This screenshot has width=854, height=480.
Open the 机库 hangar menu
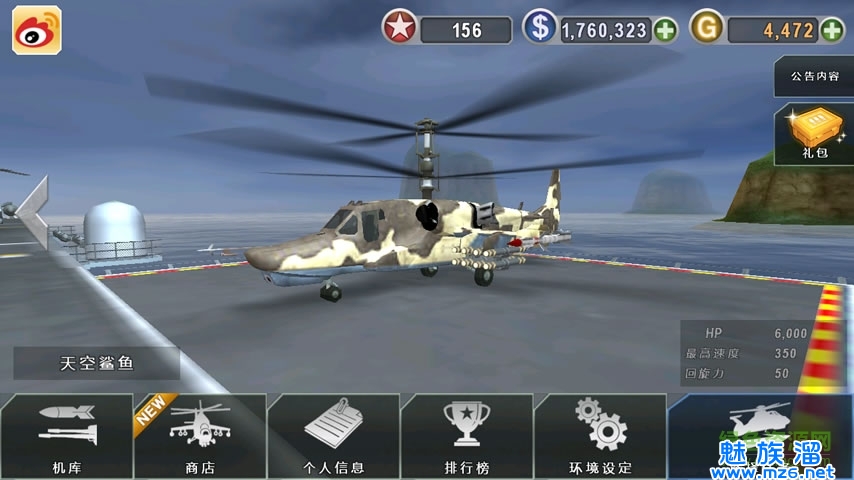coord(66,436)
